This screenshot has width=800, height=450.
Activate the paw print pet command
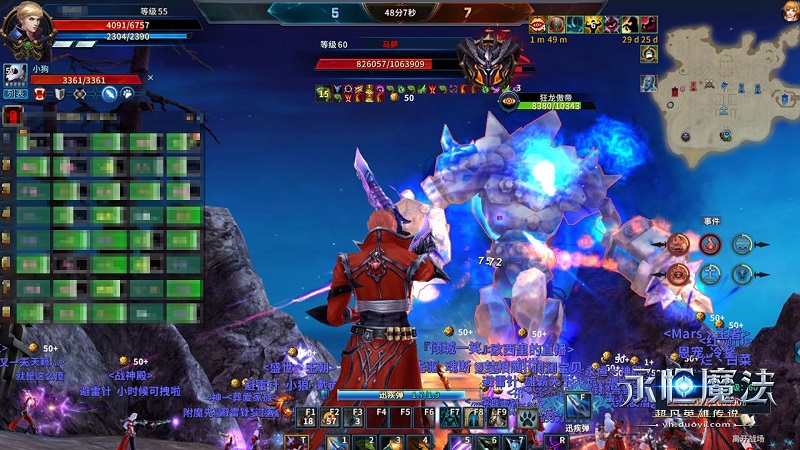point(128,94)
